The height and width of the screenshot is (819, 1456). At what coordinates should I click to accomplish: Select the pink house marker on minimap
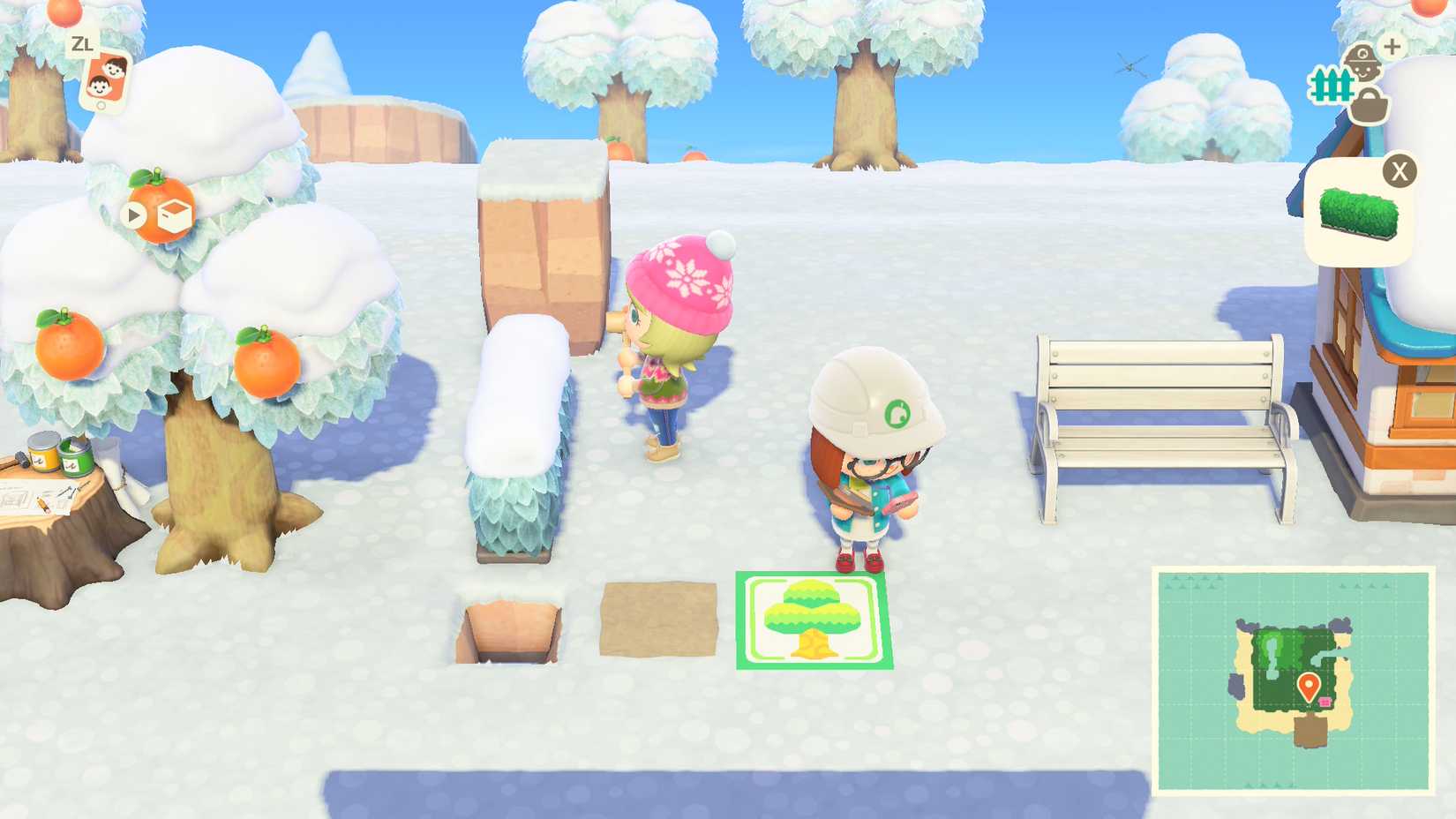click(x=1325, y=702)
